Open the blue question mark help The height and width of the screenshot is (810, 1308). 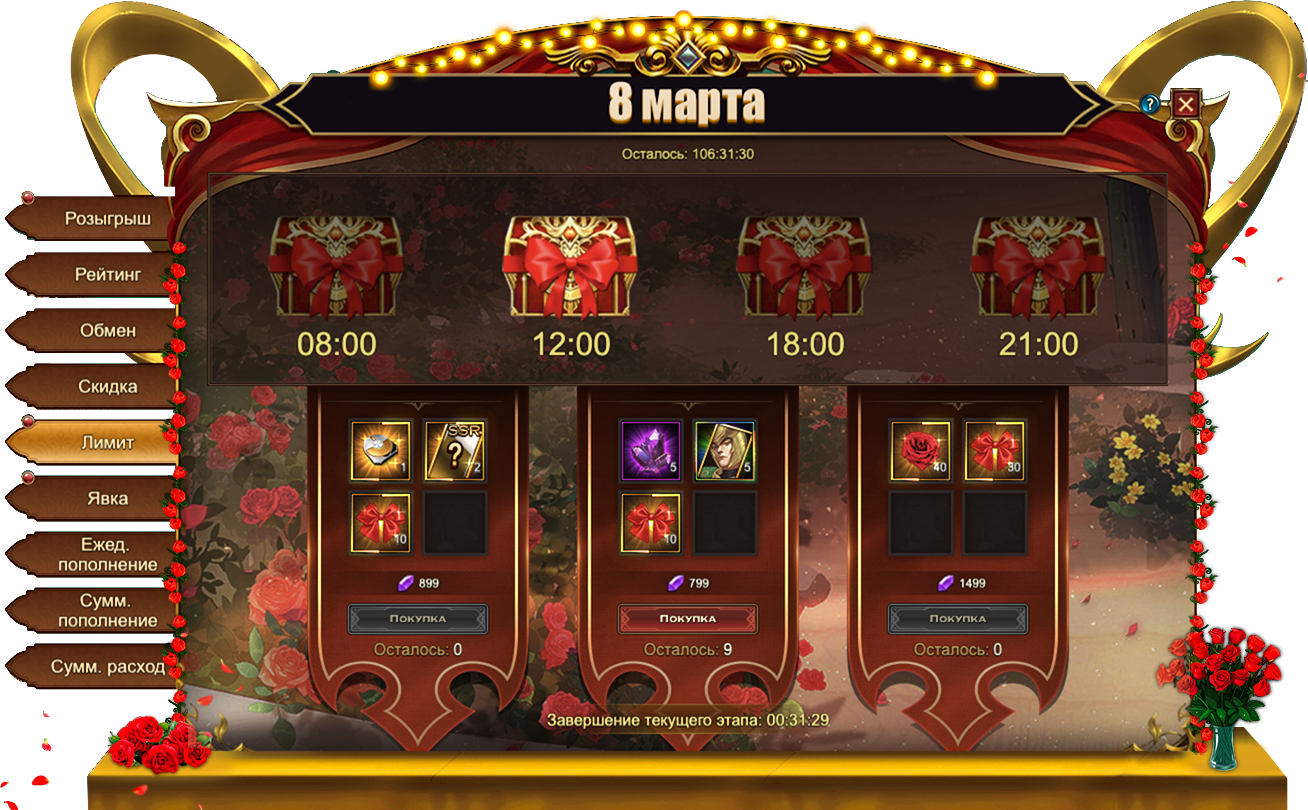click(x=1150, y=104)
